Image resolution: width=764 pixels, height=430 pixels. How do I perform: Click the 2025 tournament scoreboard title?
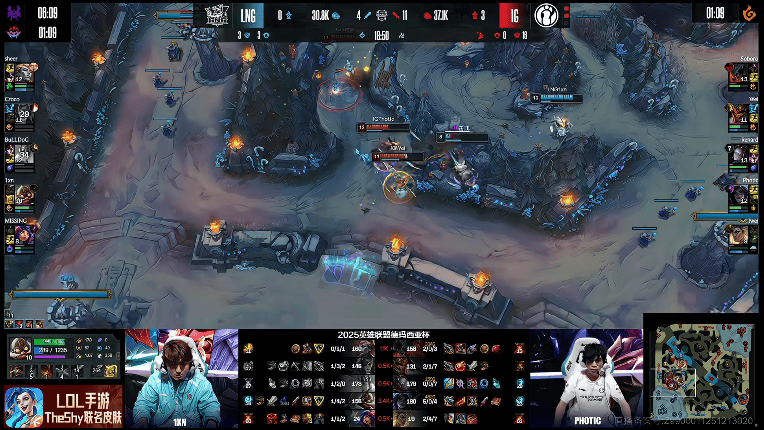[x=381, y=335]
